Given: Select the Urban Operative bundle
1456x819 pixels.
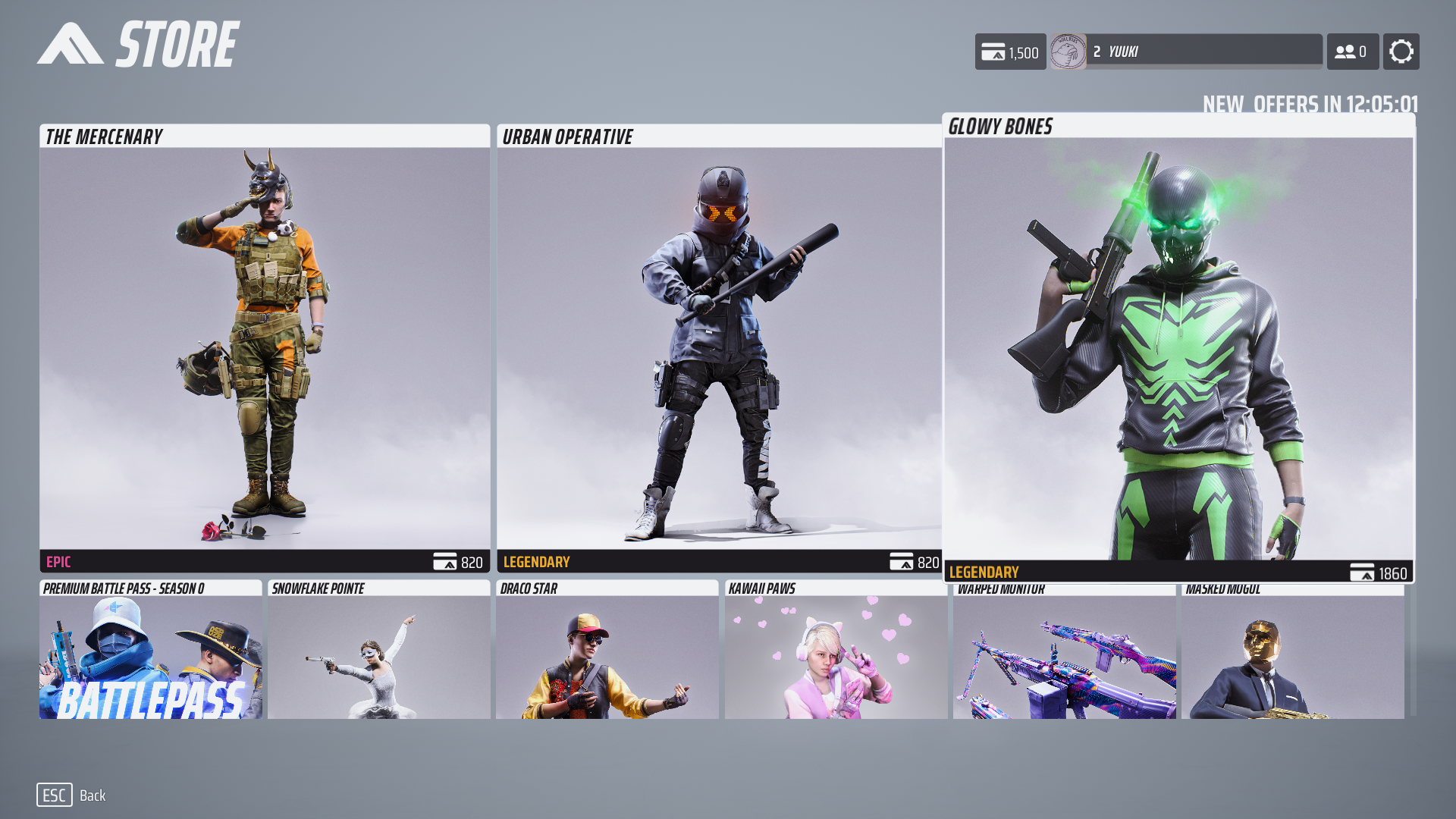Looking at the screenshot, I should (x=719, y=348).
